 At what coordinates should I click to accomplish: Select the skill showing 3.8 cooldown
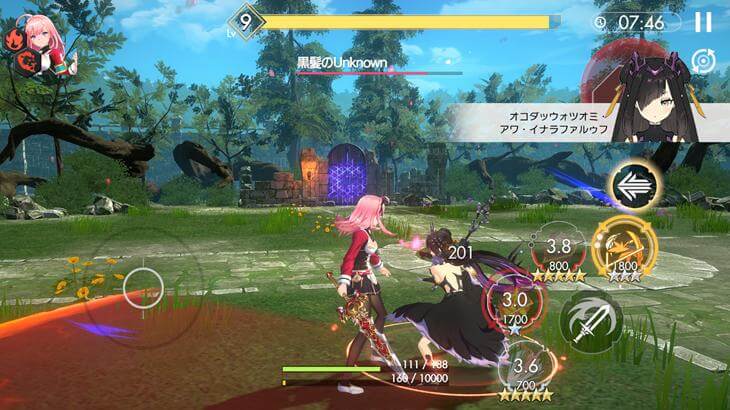point(558,257)
